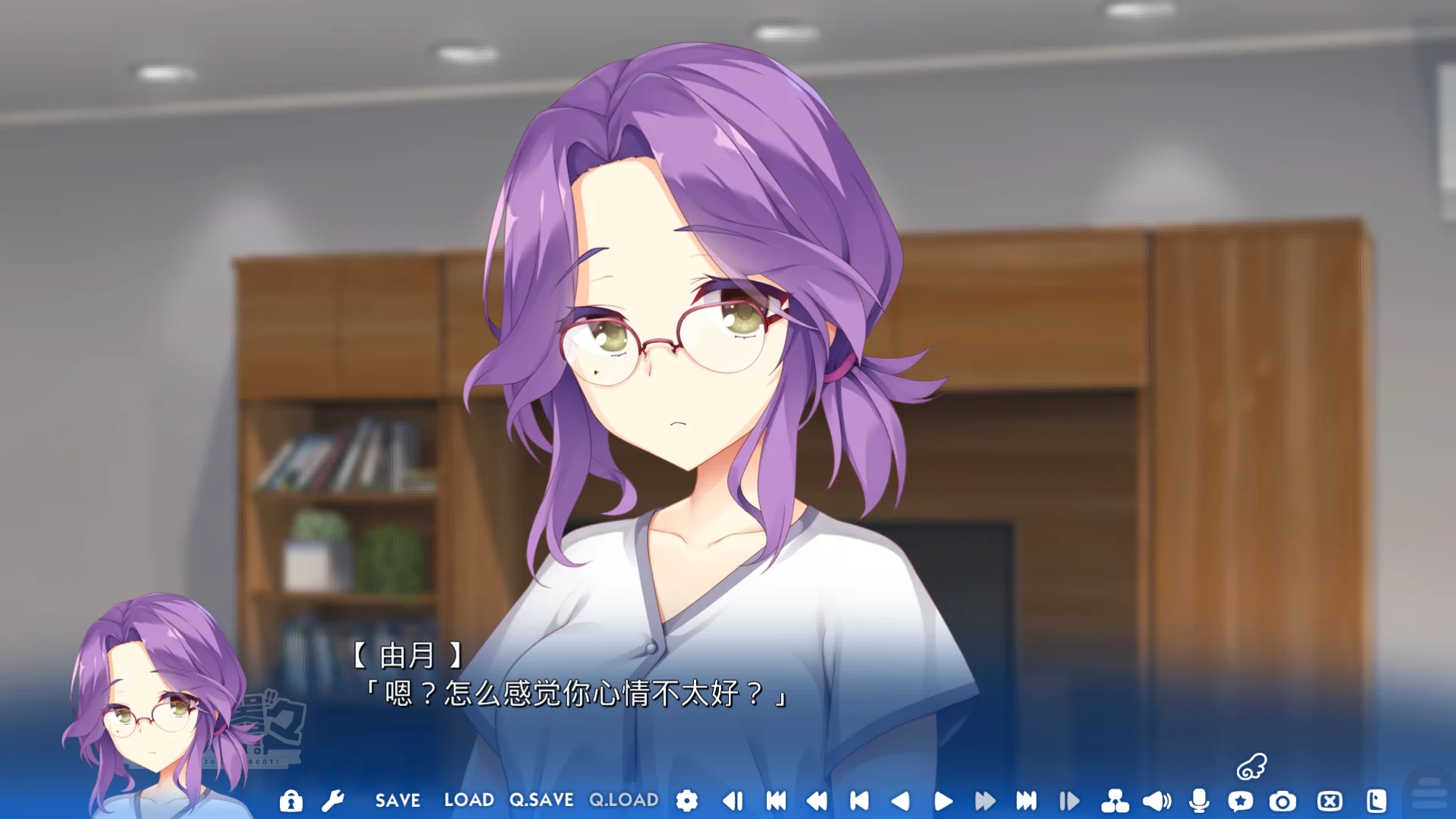This screenshot has height=819, width=1456.
Task: Open dialogue history via the chat bubble icon
Action: tap(1241, 800)
